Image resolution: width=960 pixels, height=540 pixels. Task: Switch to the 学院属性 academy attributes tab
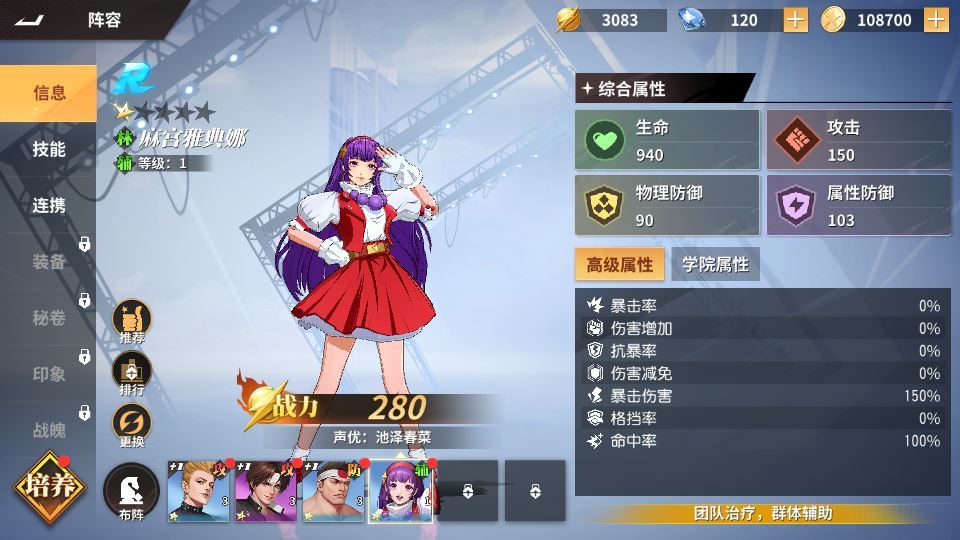715,264
